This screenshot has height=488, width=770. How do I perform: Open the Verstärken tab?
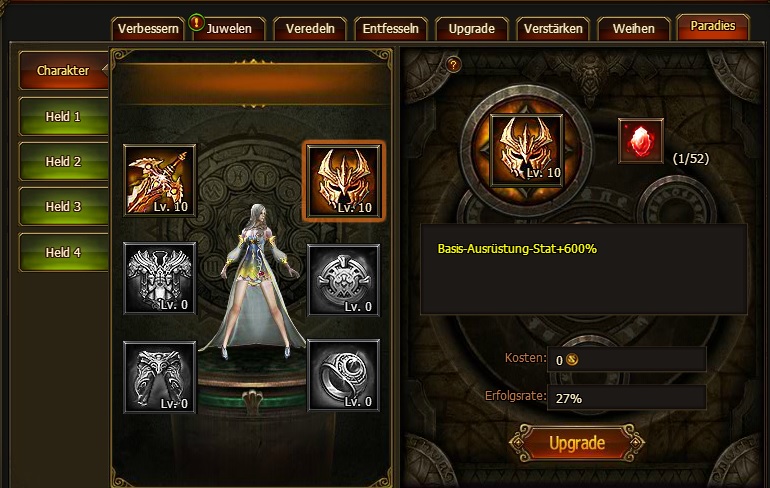553,28
